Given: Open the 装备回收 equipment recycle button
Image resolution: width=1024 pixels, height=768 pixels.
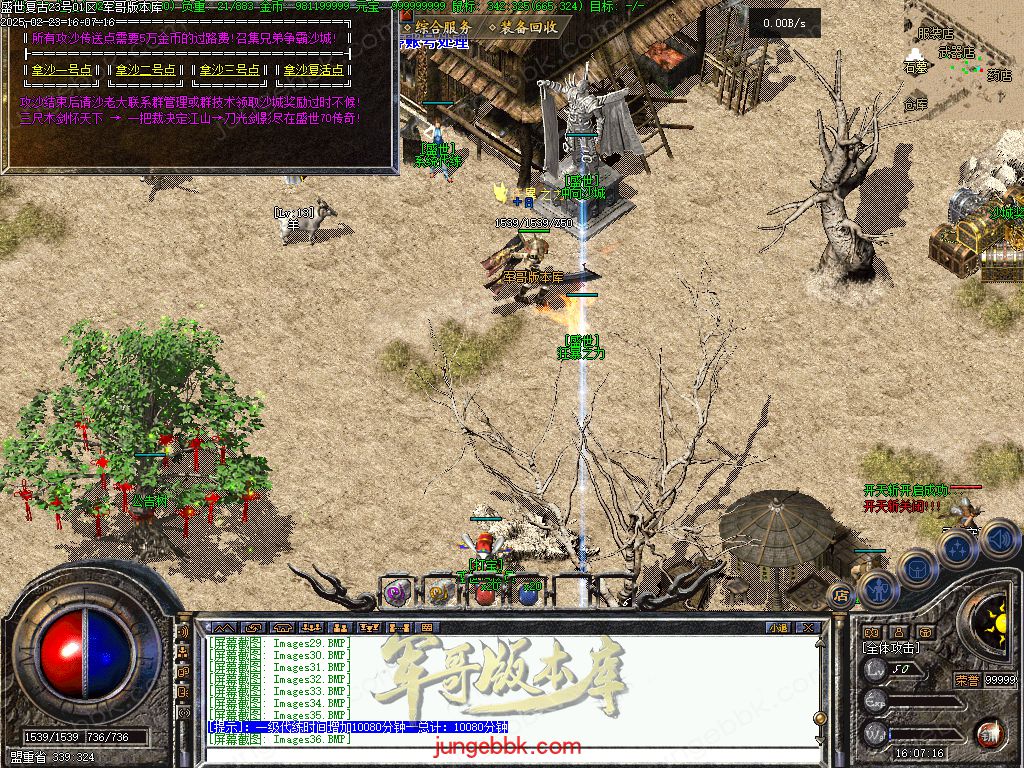Looking at the screenshot, I should tap(524, 27).
